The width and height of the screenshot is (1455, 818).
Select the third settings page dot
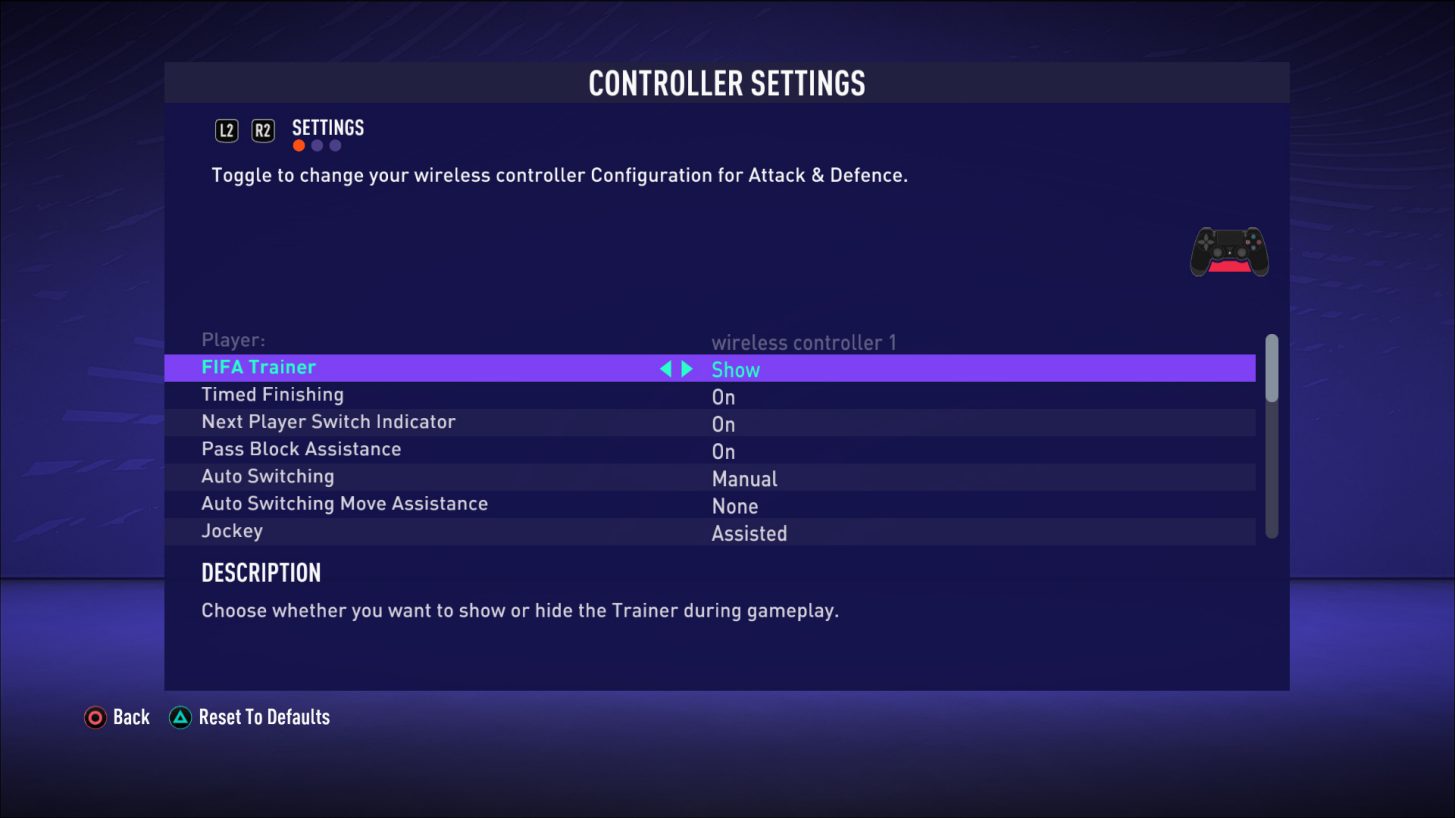tap(334, 145)
